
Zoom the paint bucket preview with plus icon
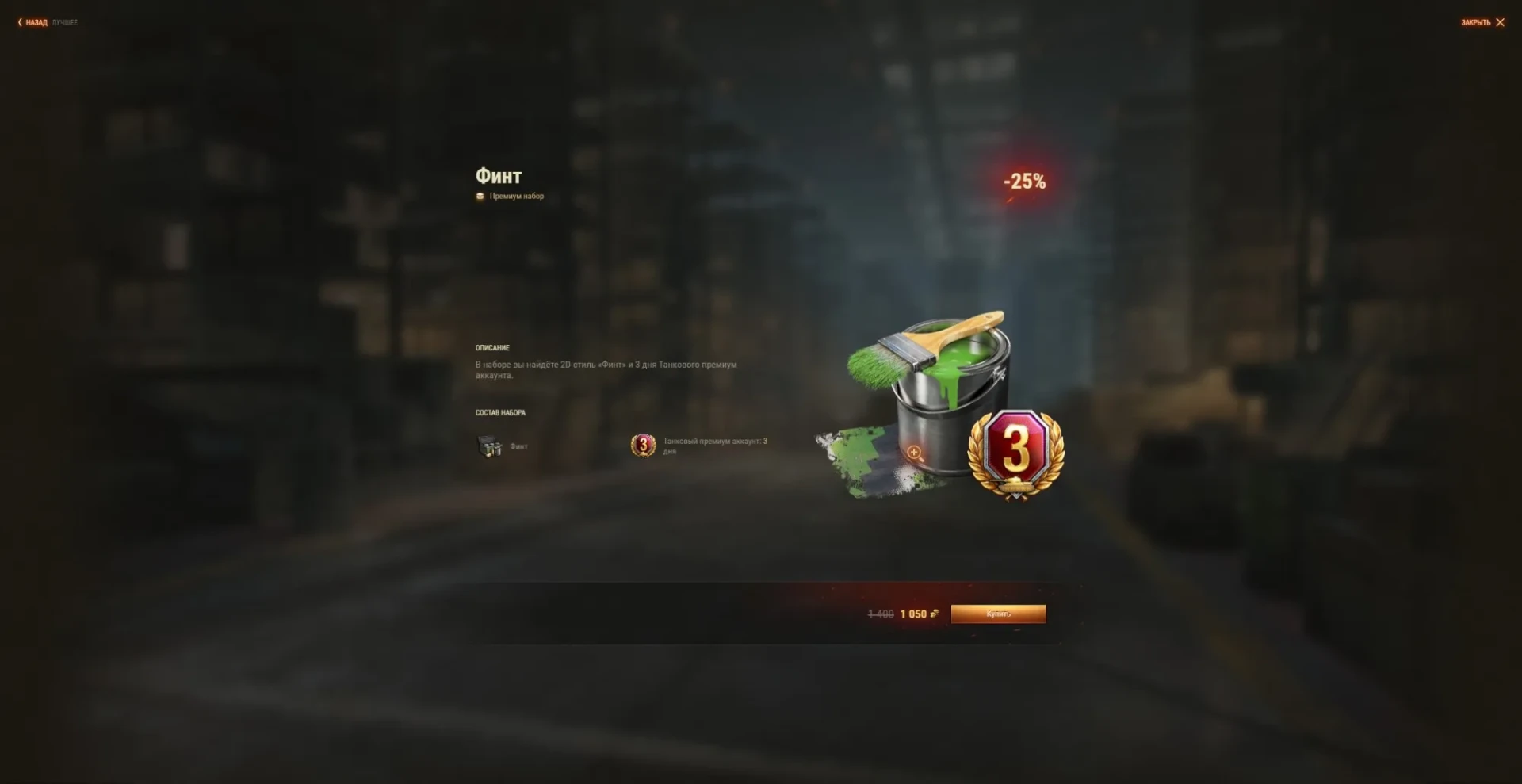pyautogui.click(x=913, y=452)
